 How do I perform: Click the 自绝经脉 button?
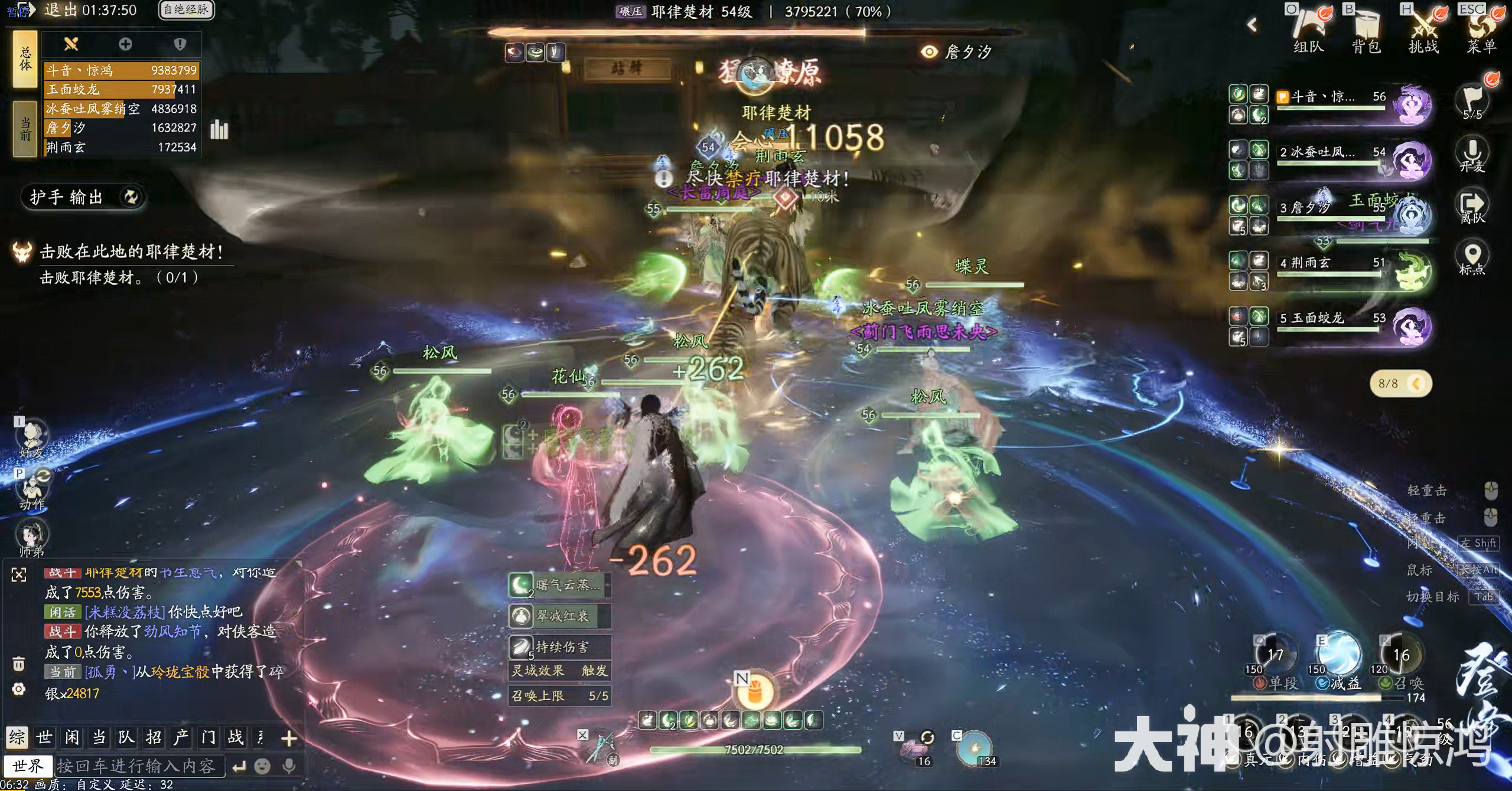(x=186, y=10)
